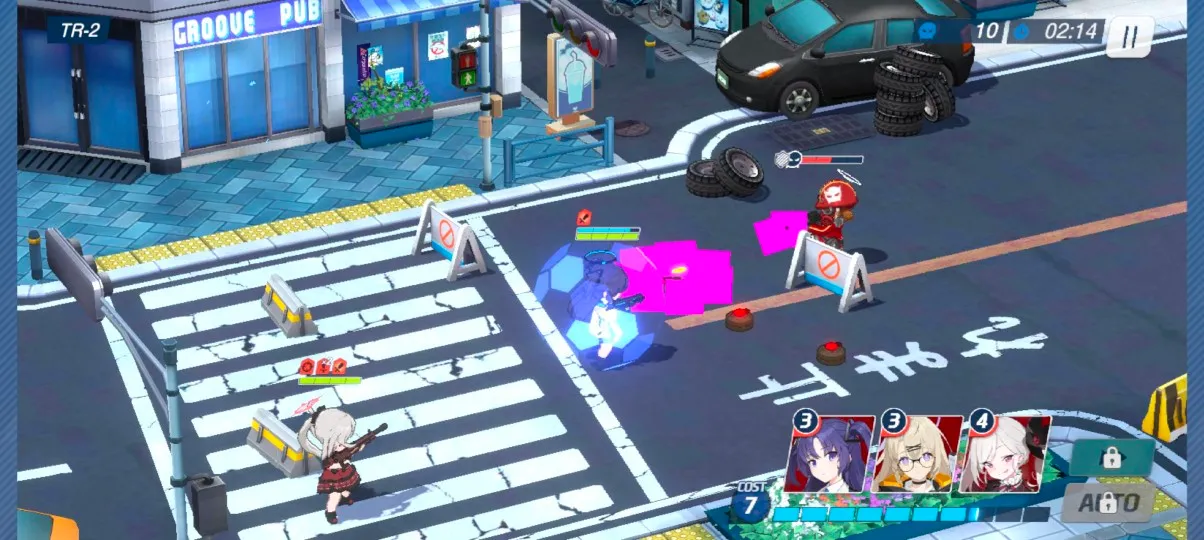Image resolution: width=1204 pixels, height=540 pixels.
Task: Tap the locked teal speed button
Action: pyautogui.click(x=1111, y=458)
